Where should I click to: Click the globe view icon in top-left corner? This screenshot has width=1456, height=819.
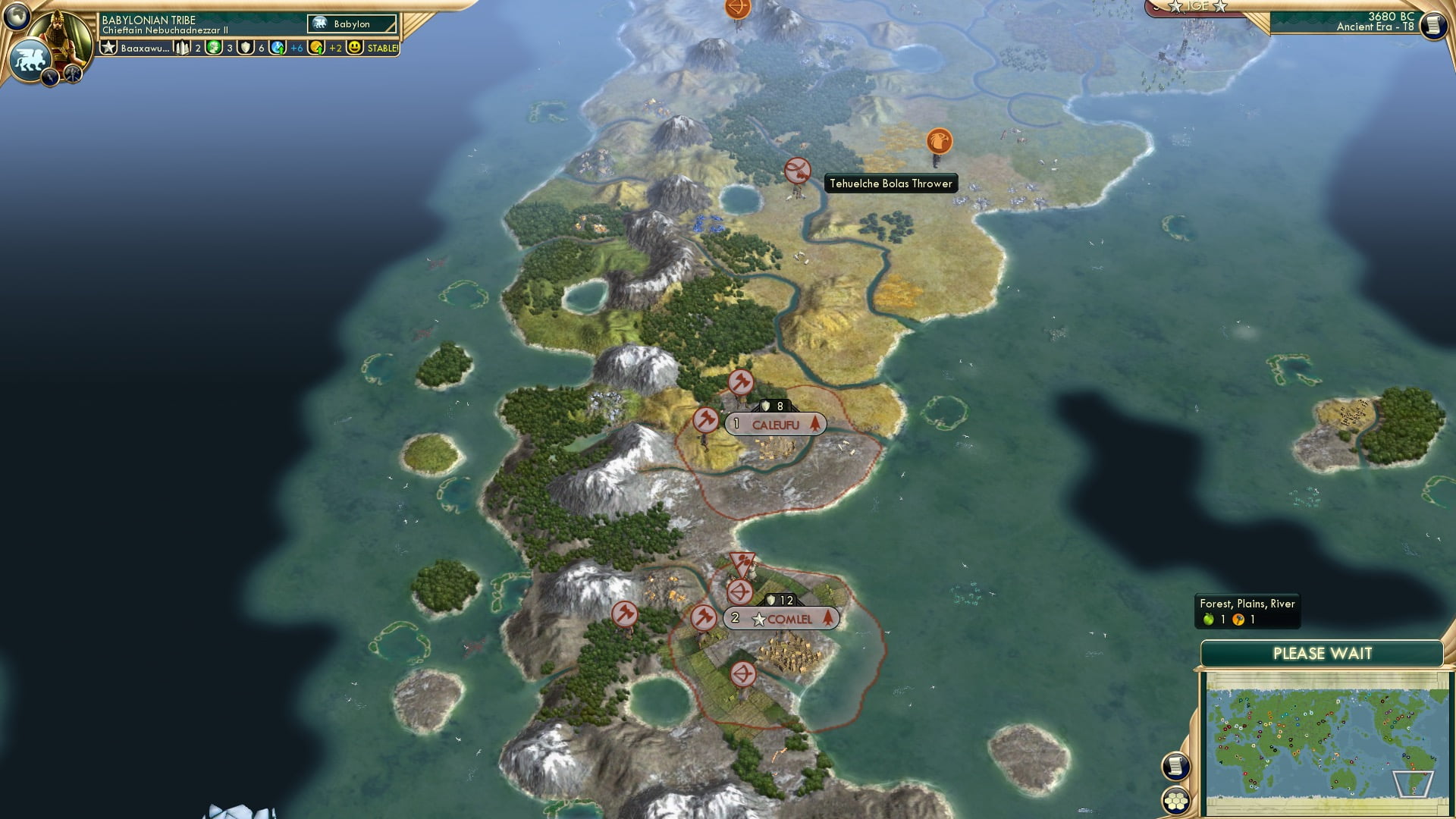tap(15, 17)
